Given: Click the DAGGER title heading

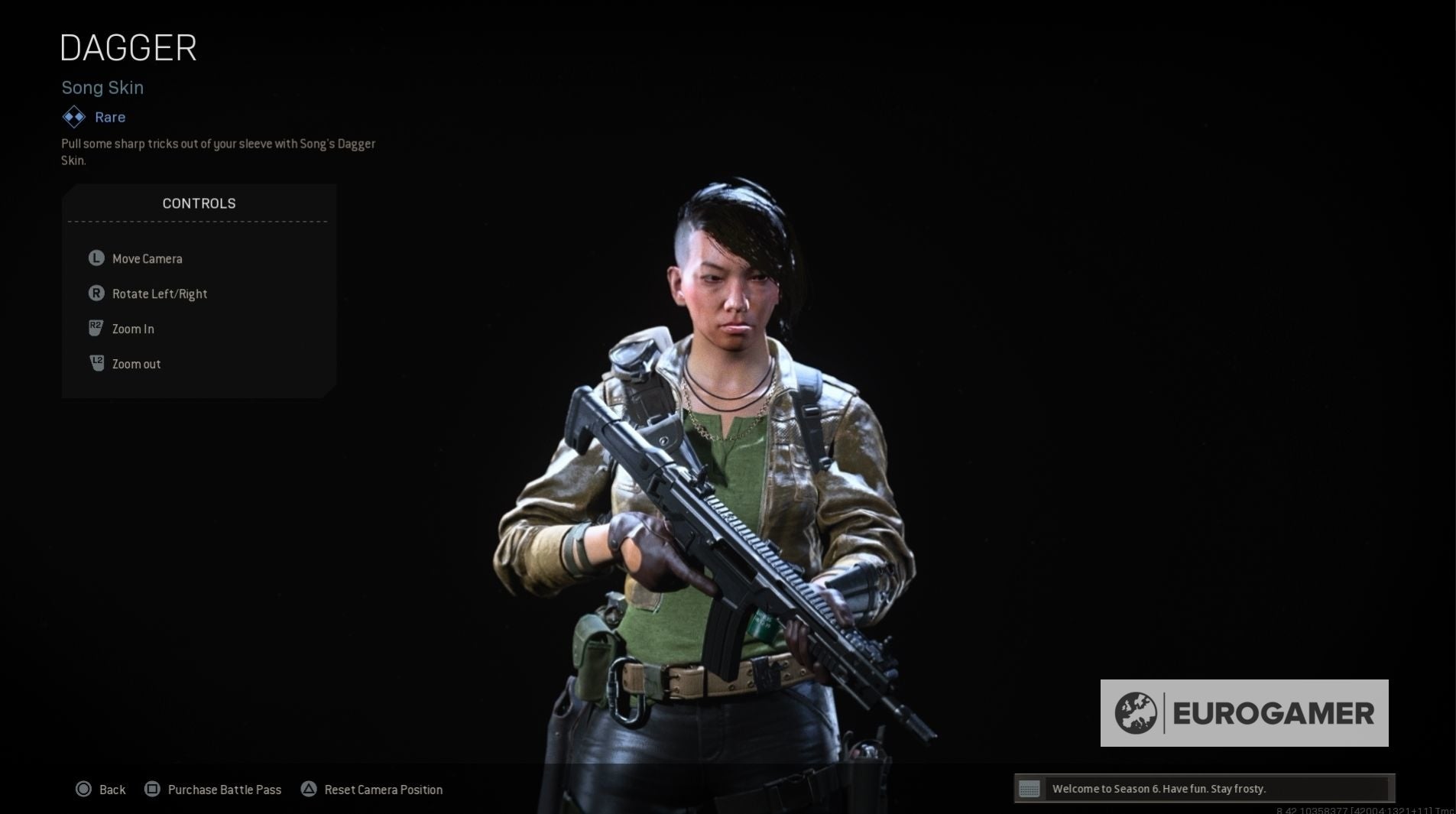Looking at the screenshot, I should point(128,47).
